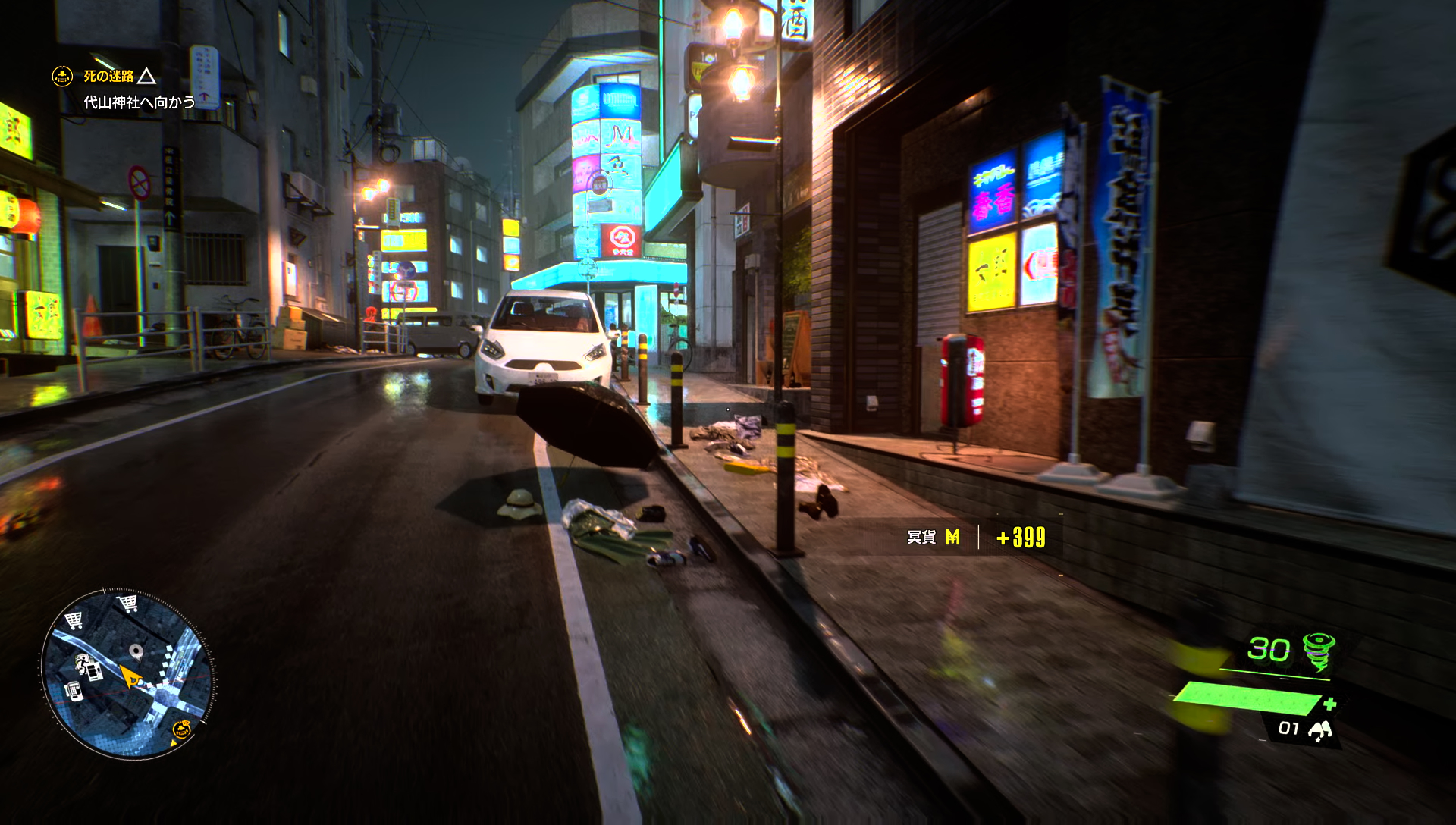The height and width of the screenshot is (825, 1456).
Task: Click the phone booth icon on the minimap
Action: pyautogui.click(x=74, y=692)
